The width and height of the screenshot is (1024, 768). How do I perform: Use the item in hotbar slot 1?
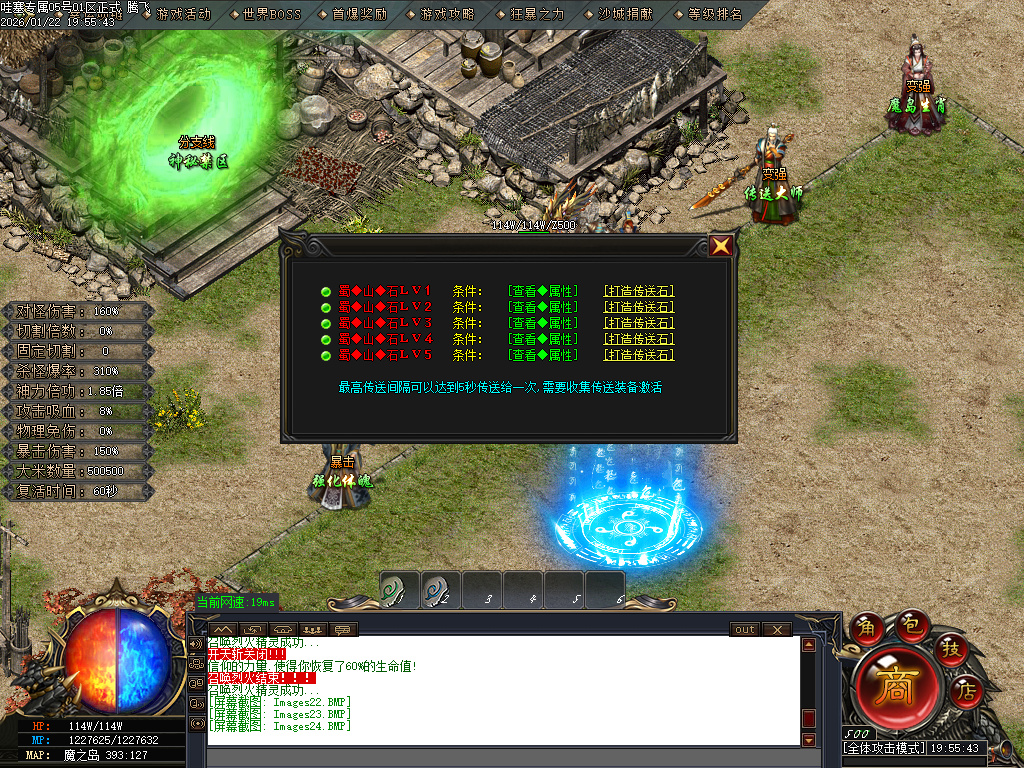pos(399,590)
